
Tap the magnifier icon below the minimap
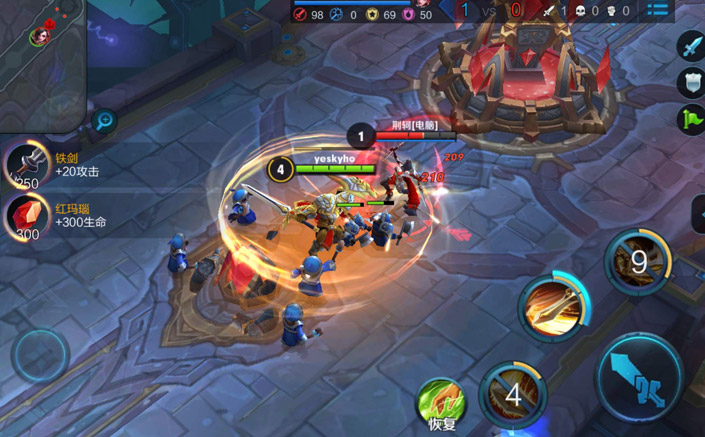[x=104, y=122]
